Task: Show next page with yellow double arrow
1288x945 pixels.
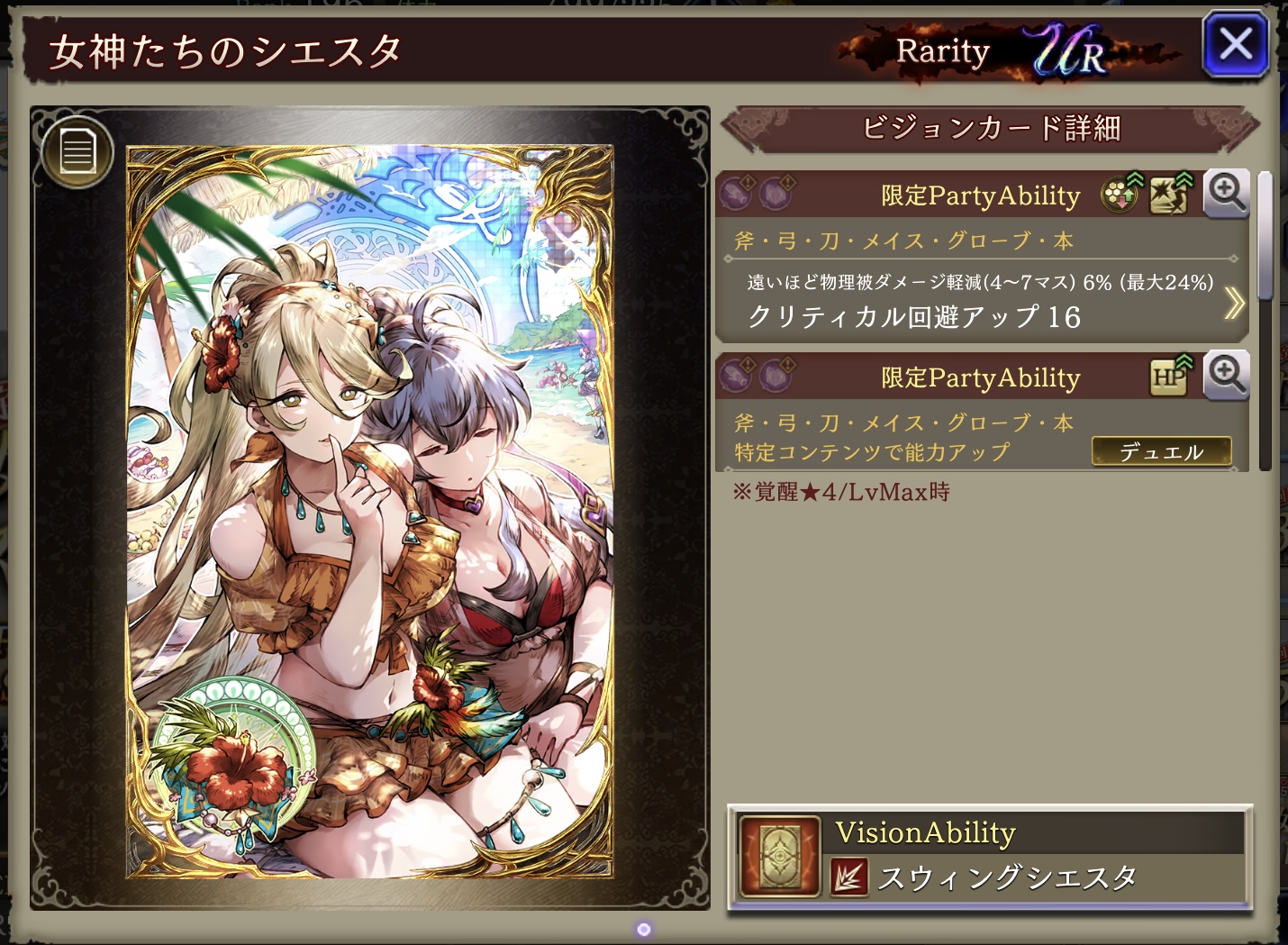Action: click(1234, 304)
